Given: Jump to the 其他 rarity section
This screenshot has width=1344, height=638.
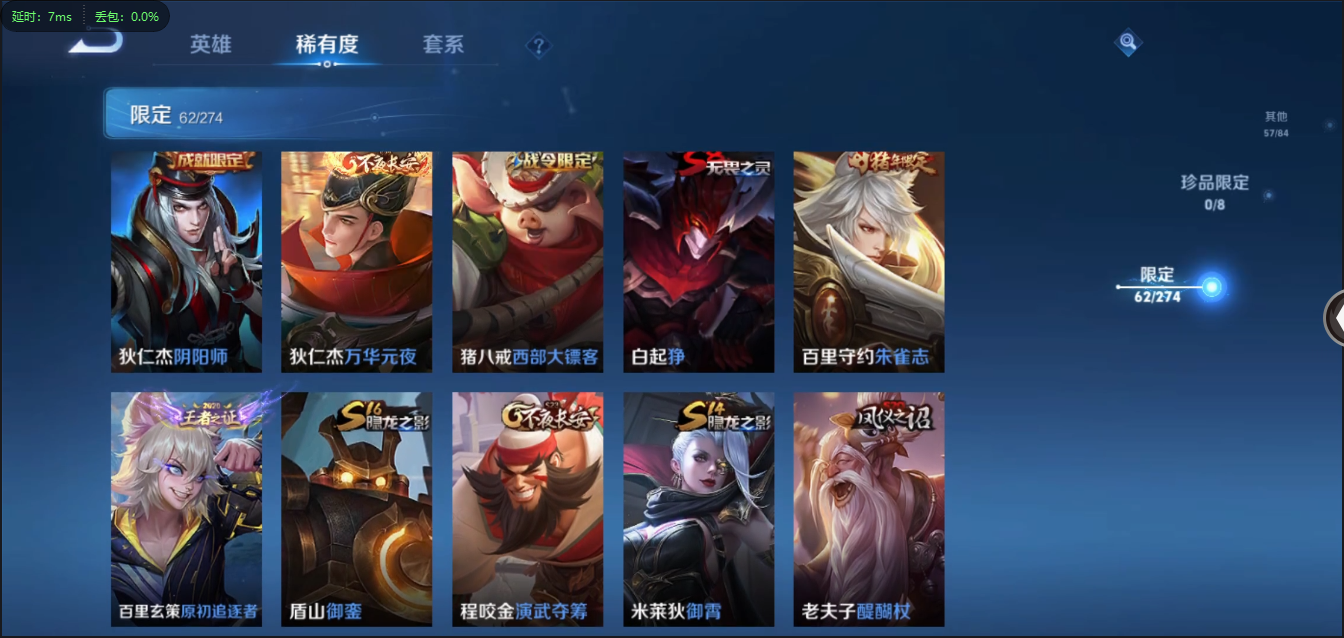Looking at the screenshot, I should [x=1276, y=124].
